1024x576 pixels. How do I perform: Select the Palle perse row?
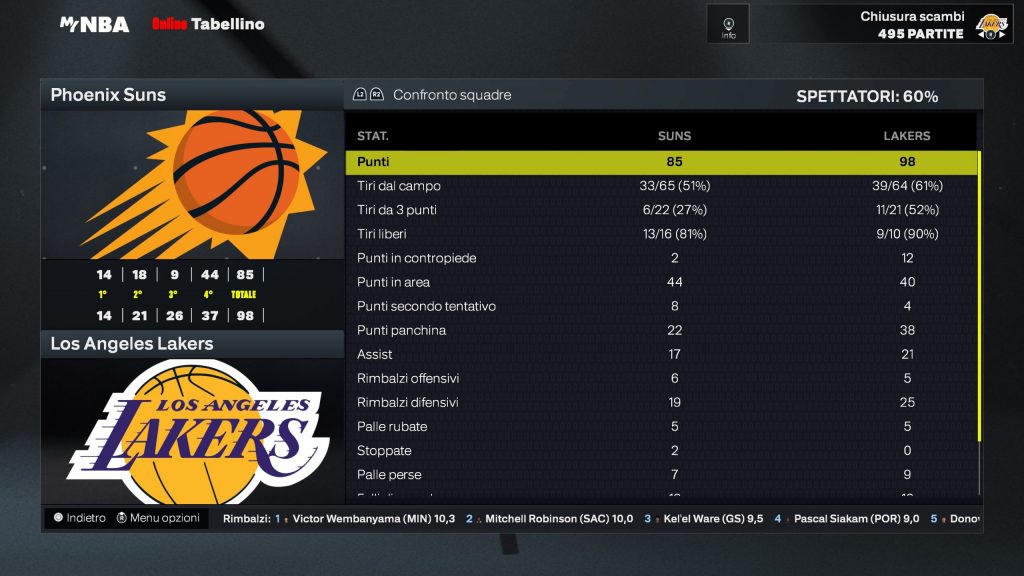[661, 474]
